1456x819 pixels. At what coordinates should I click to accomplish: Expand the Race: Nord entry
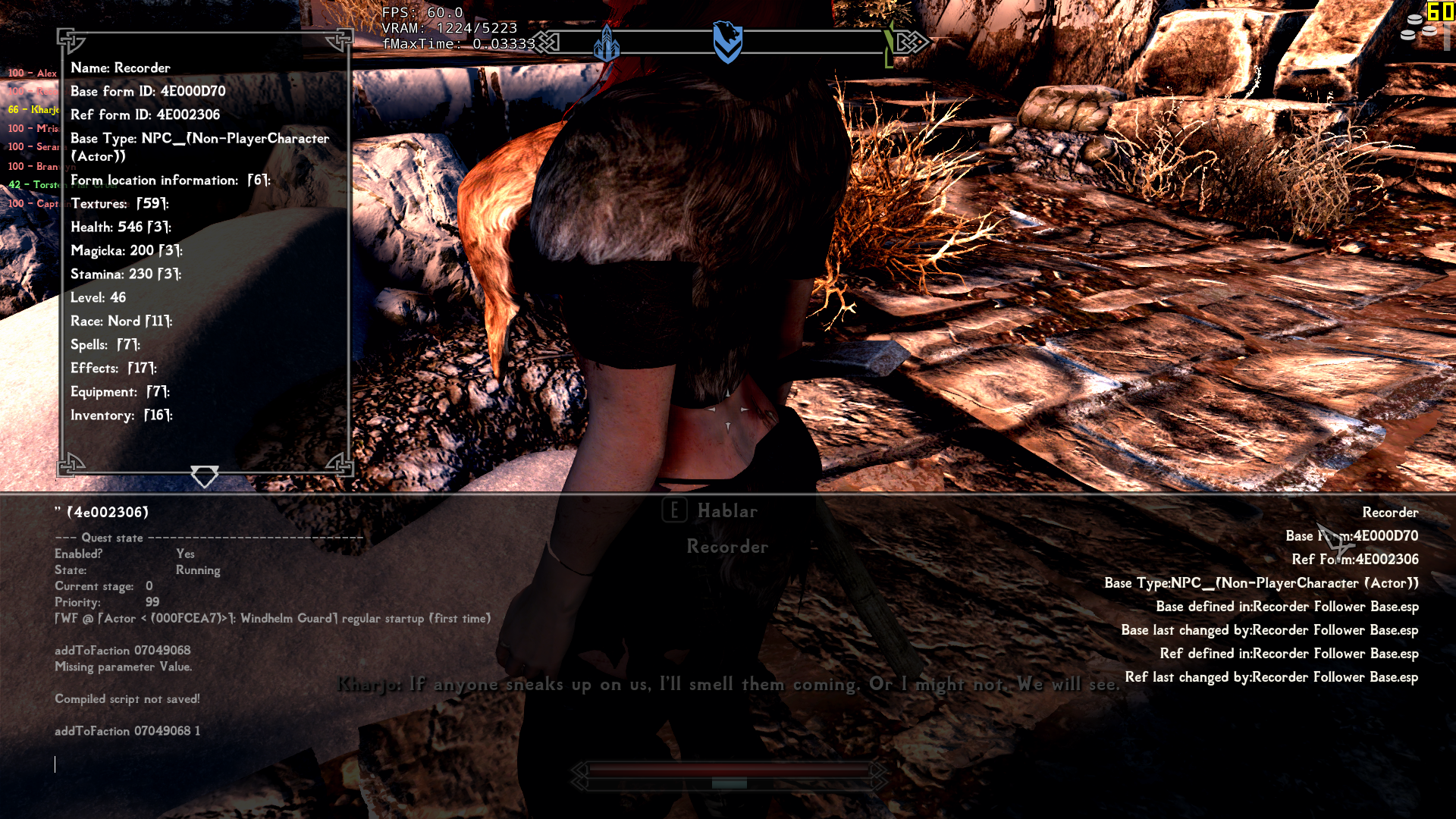[121, 322]
